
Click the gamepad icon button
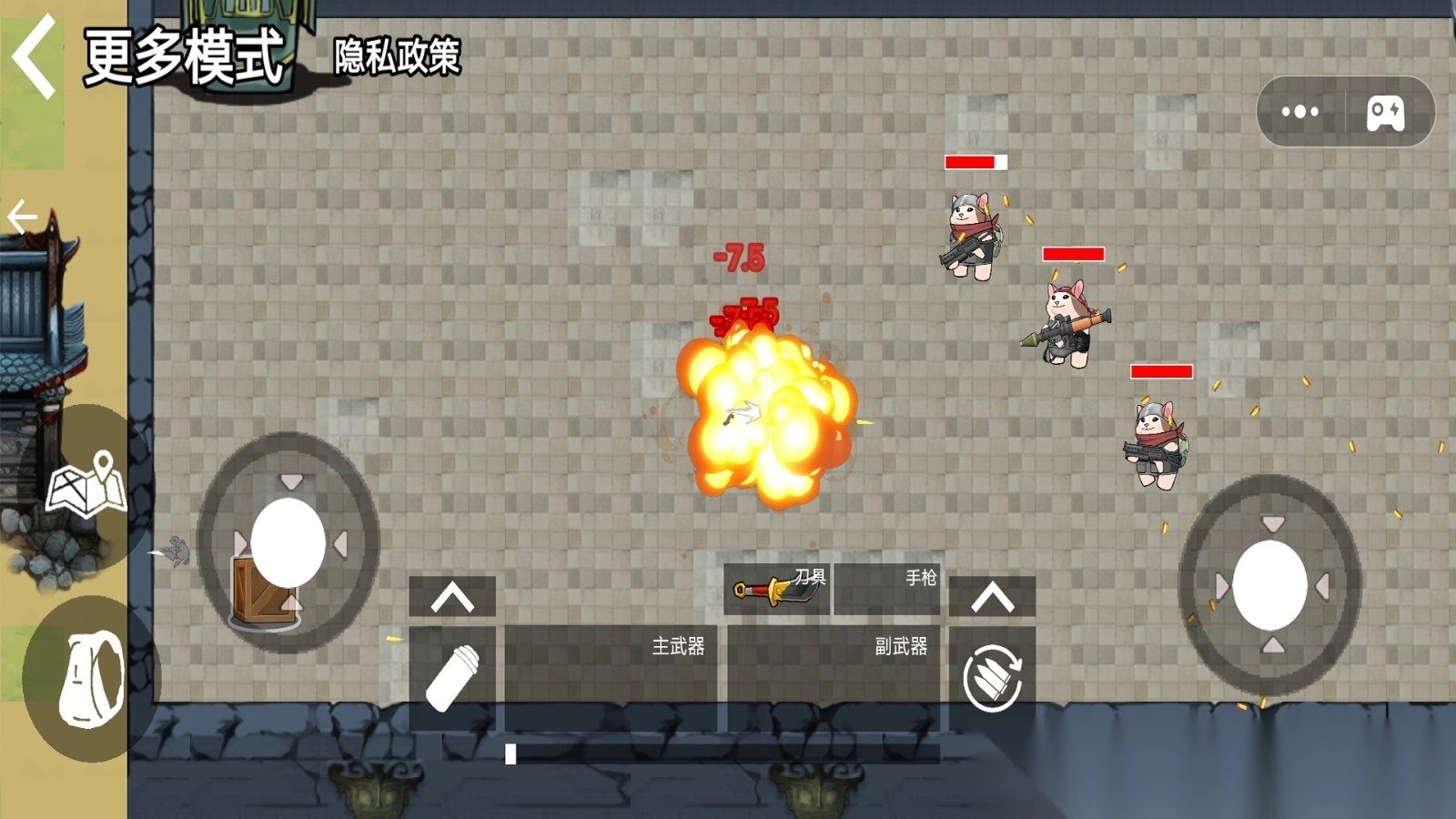[x=1385, y=113]
